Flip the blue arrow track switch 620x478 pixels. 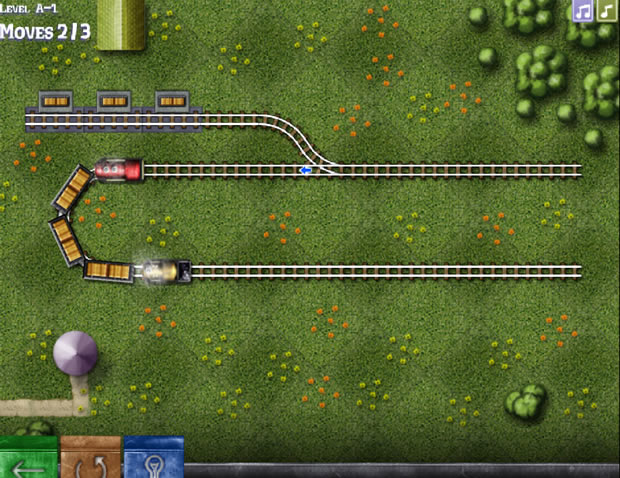tap(306, 170)
